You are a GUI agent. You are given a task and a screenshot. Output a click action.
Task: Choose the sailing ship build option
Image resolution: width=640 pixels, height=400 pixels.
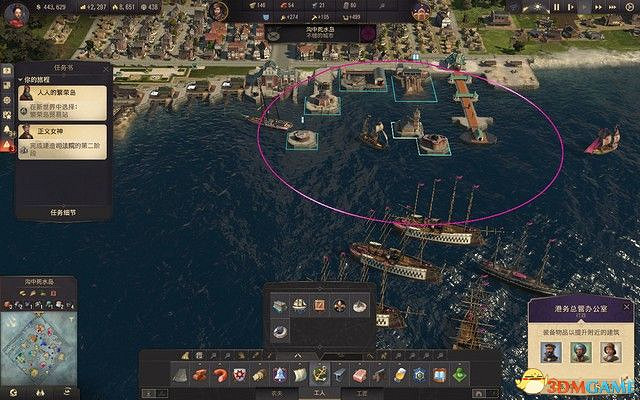coord(300,304)
